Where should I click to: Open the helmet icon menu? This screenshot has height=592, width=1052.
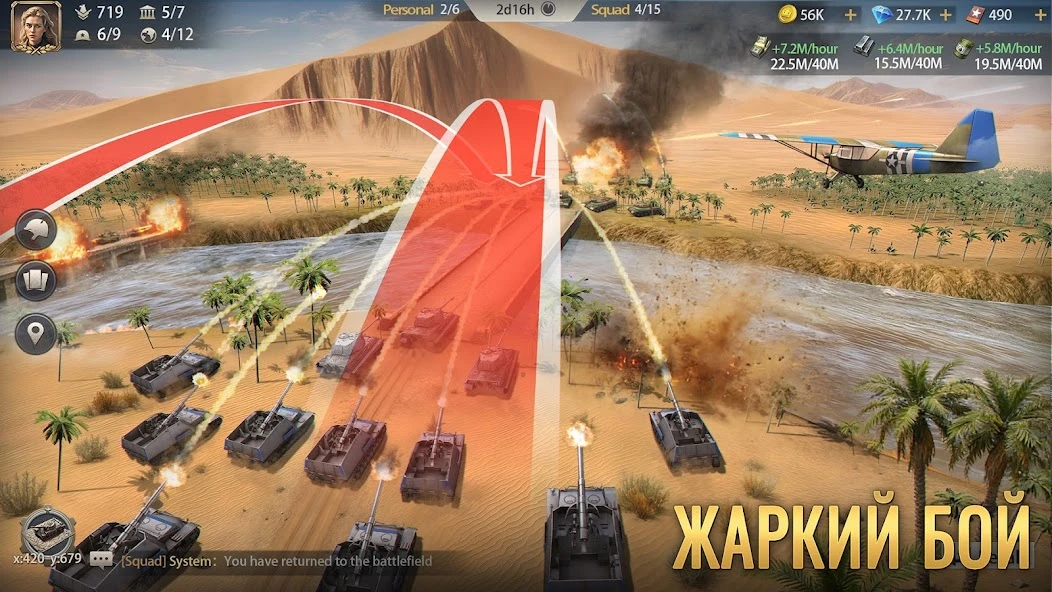click(x=35, y=229)
